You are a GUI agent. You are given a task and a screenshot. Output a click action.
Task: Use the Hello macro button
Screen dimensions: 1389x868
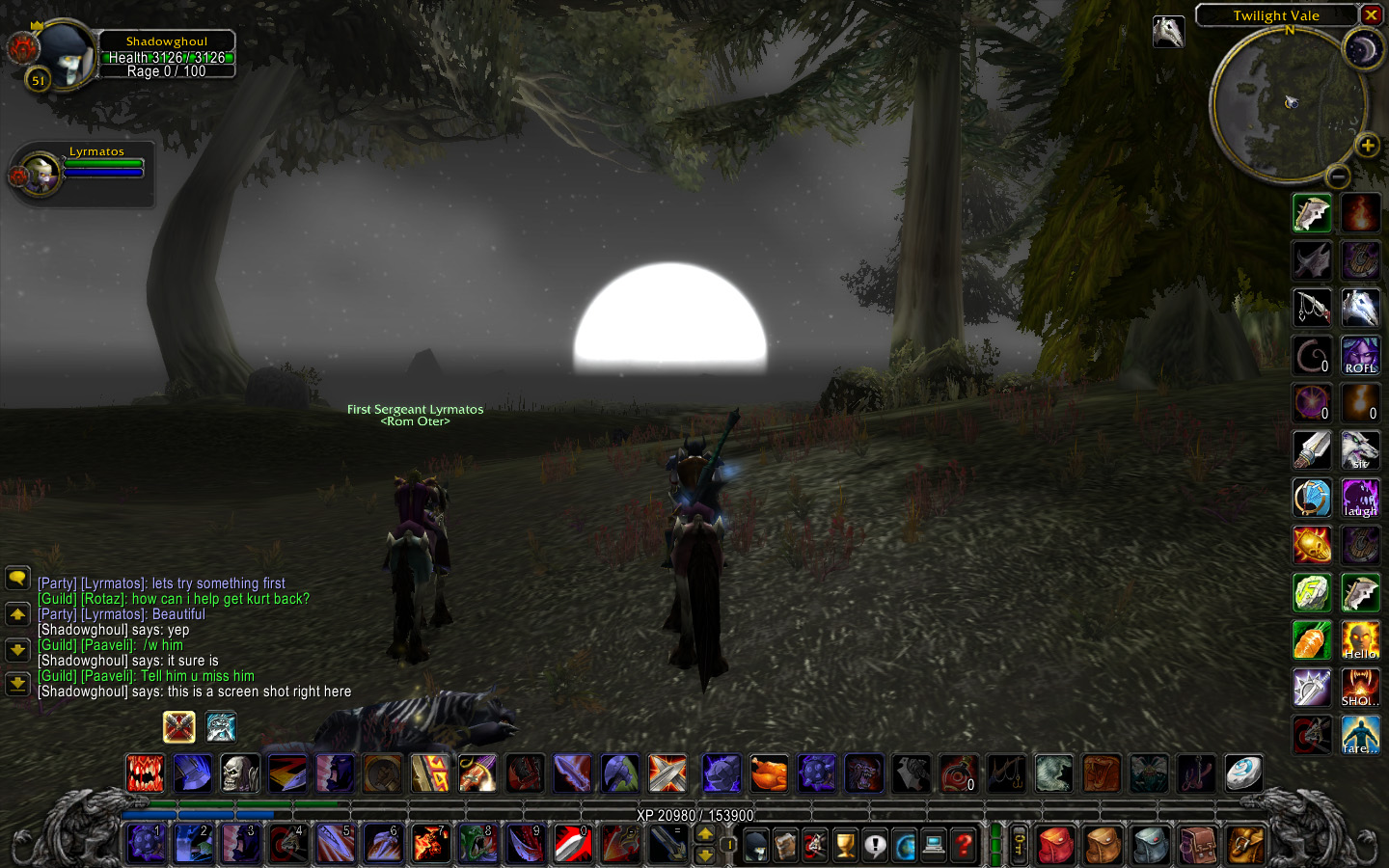[1360, 640]
